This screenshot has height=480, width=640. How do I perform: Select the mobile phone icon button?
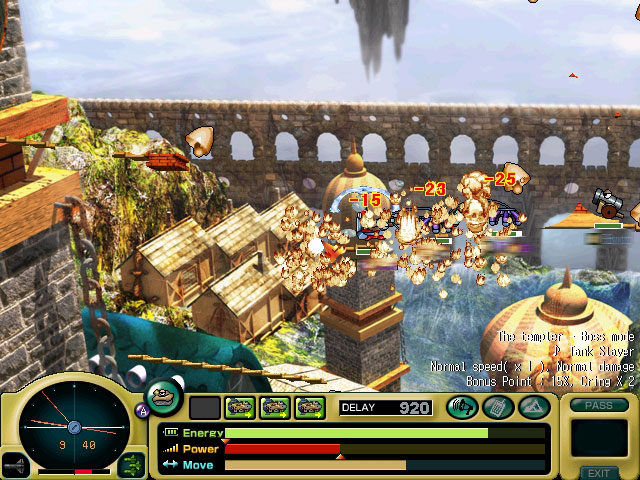pyautogui.click(x=497, y=407)
